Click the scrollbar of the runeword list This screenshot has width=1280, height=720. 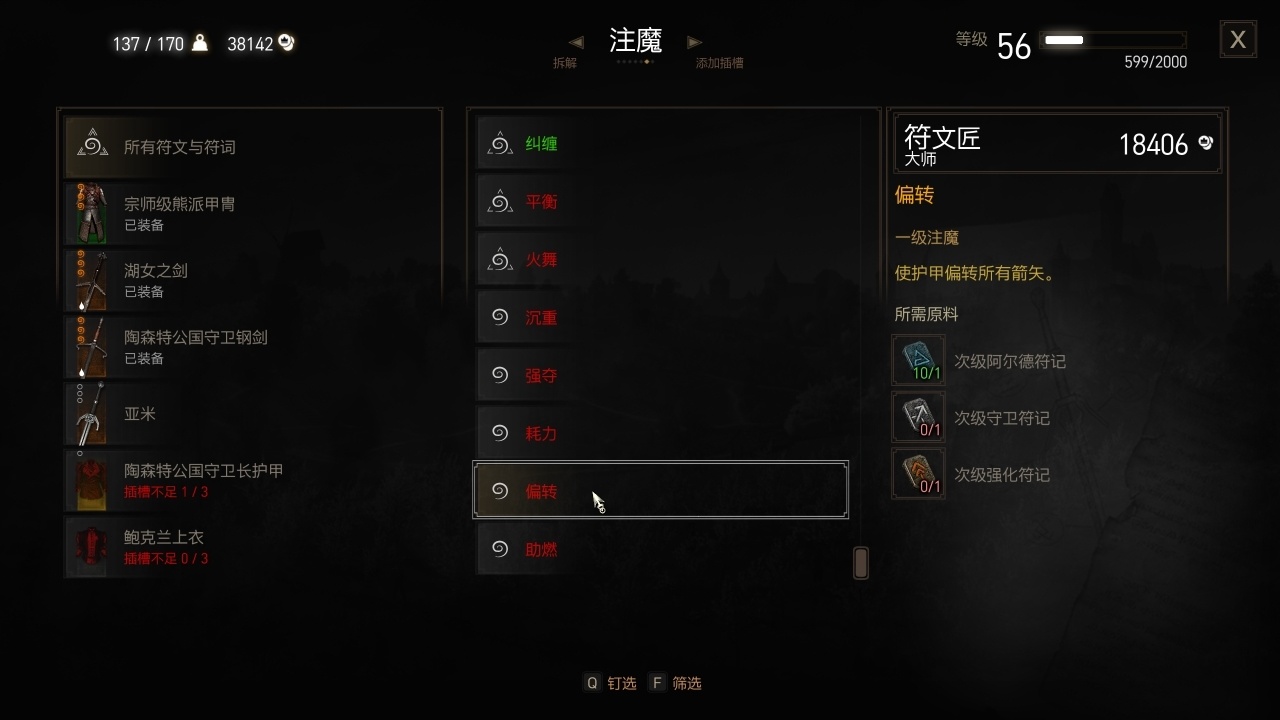click(x=859, y=562)
